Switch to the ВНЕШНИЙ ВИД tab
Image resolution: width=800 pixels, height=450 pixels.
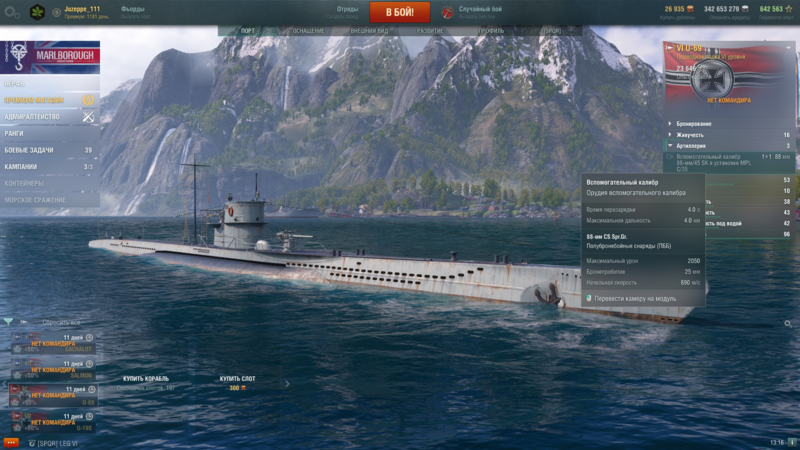(370, 31)
